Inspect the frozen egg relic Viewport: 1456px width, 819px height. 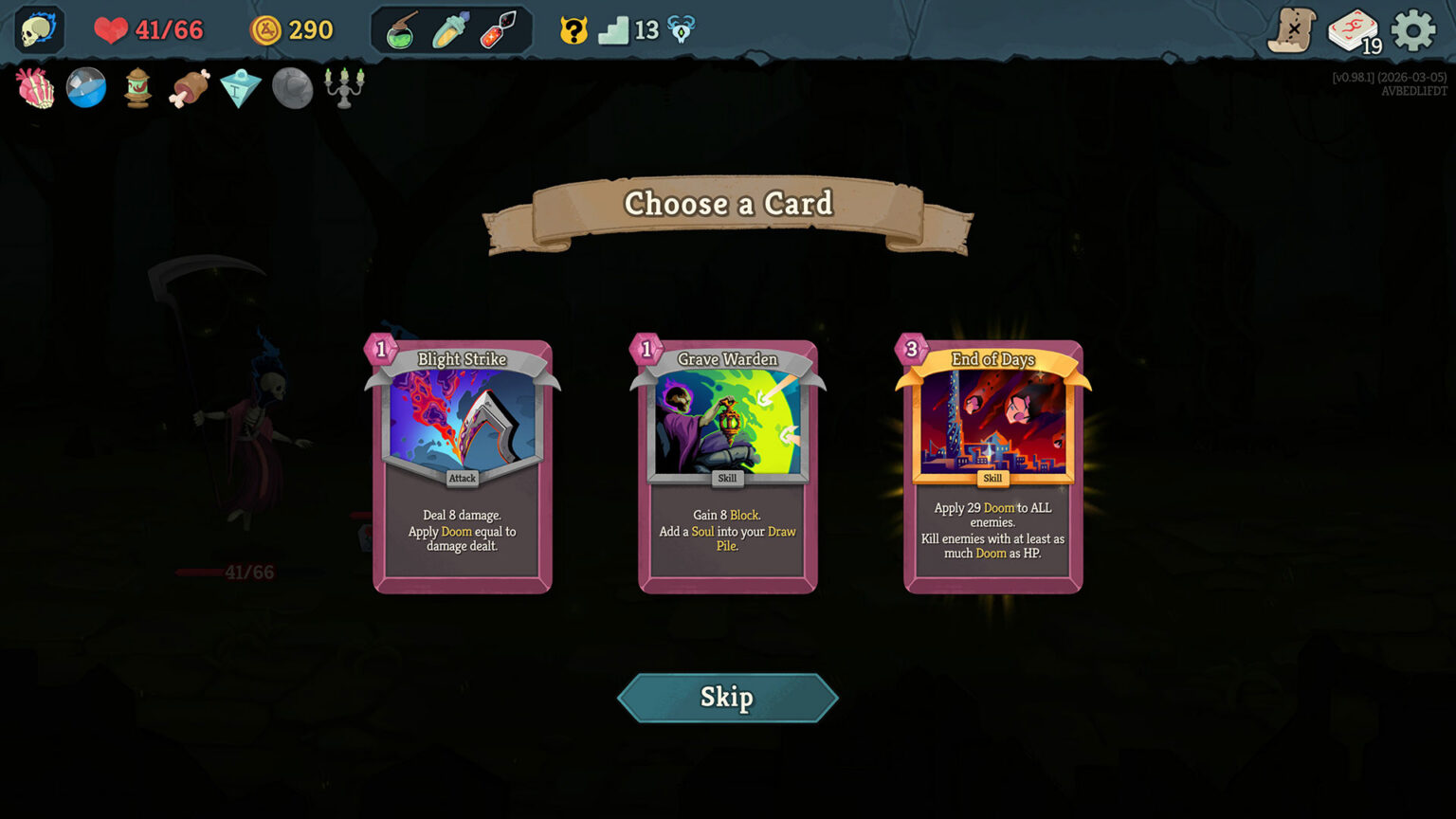pos(240,89)
